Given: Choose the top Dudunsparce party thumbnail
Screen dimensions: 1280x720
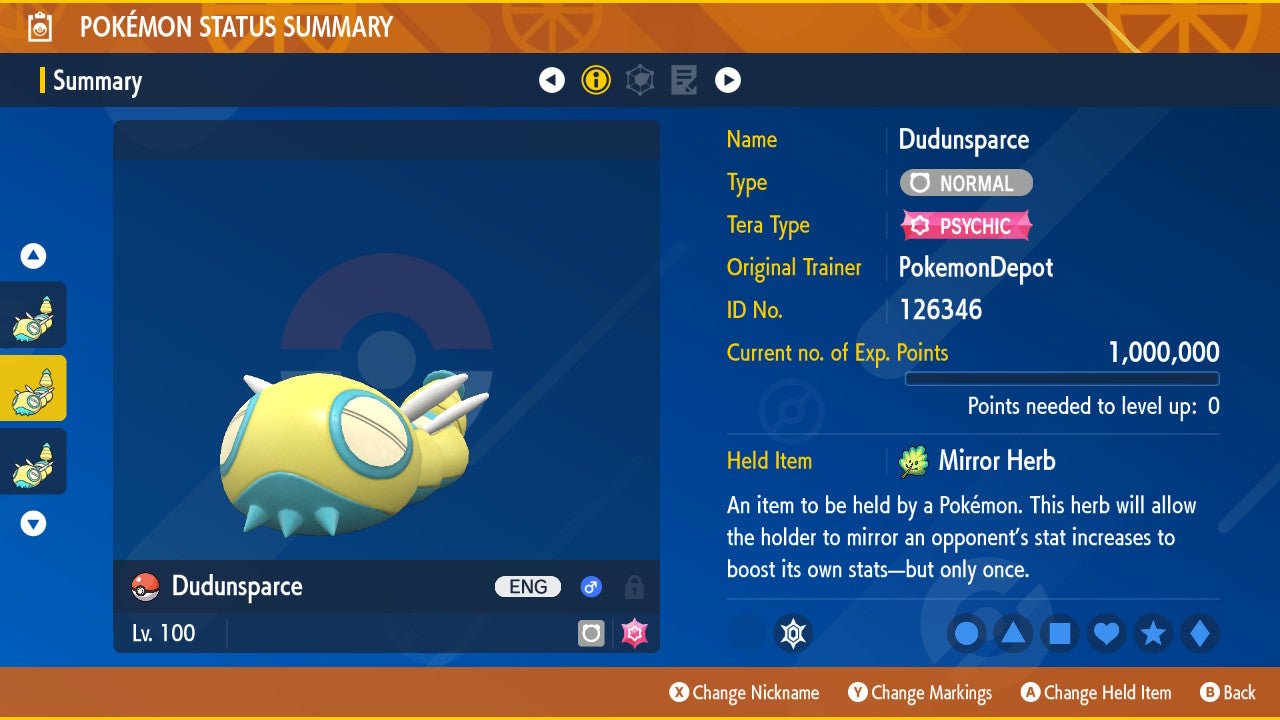Looking at the screenshot, I should [33, 315].
